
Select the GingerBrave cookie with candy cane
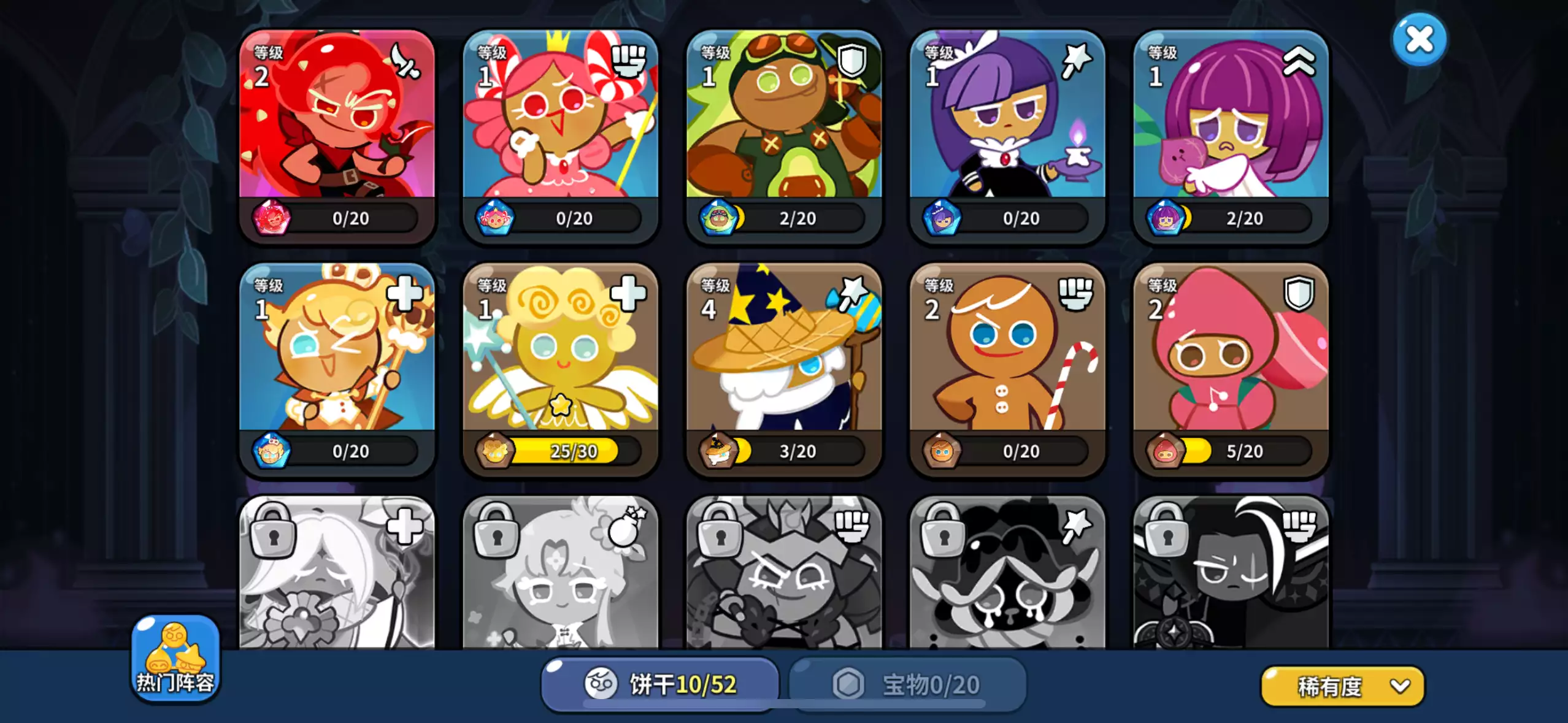click(1007, 368)
